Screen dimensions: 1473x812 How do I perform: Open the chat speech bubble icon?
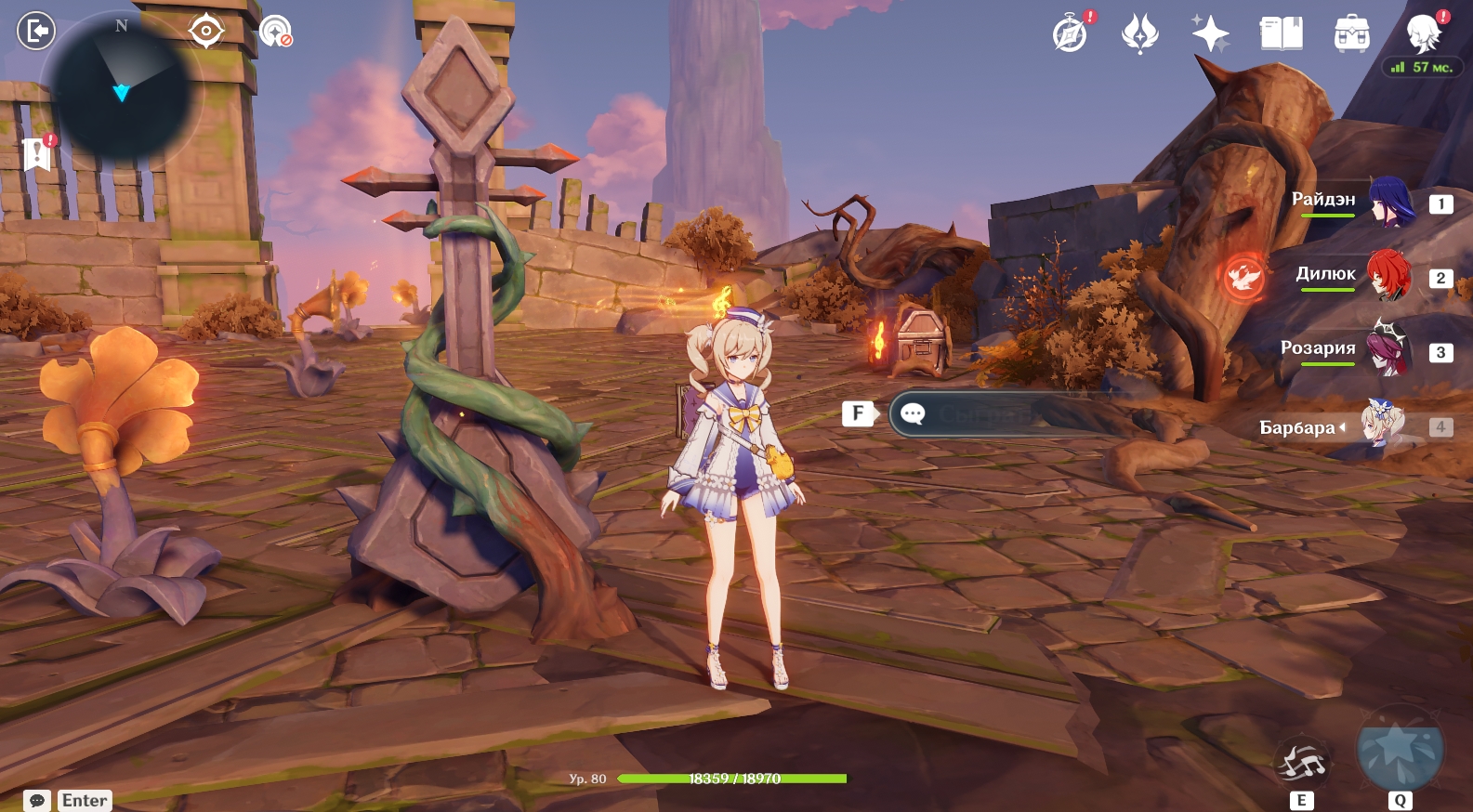[x=37, y=800]
